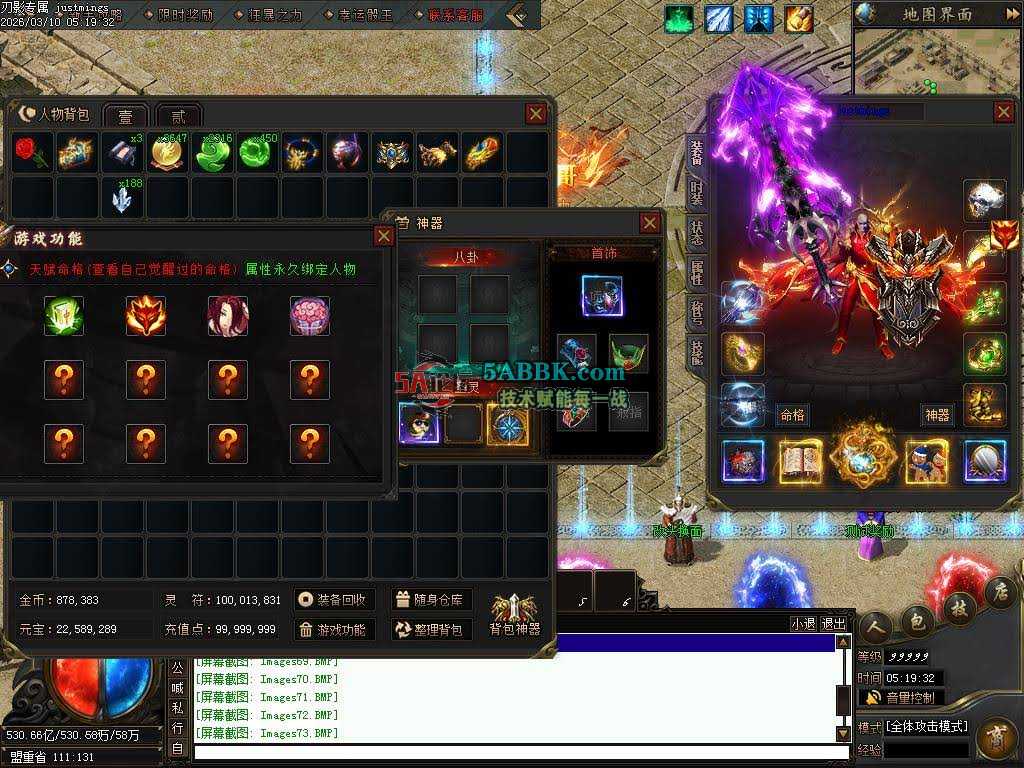Click the 联系客服 contact support menu
Viewport: 1024px width, 768px height.
(455, 15)
